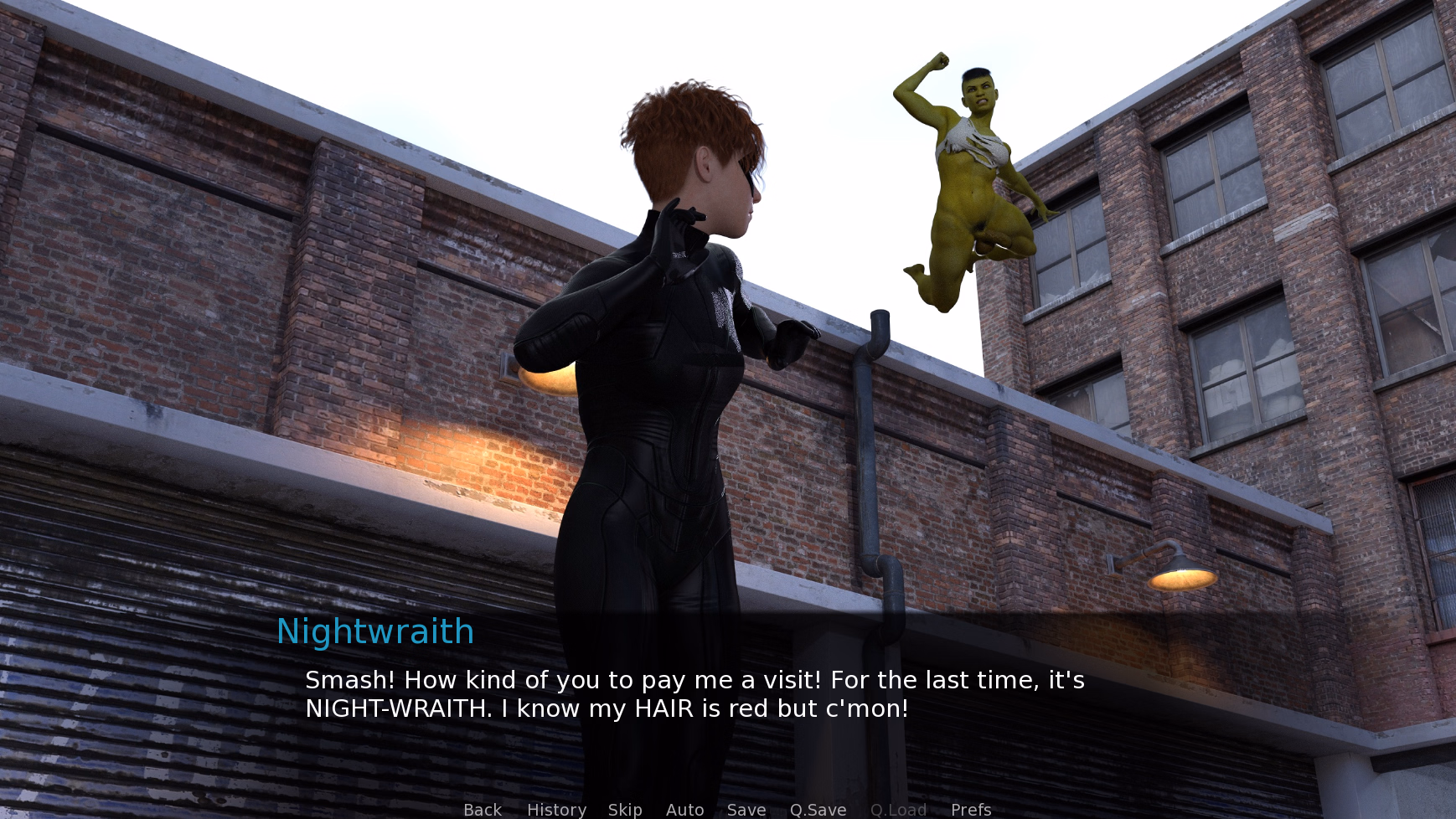This screenshot has width=1456, height=819.
Task: Disable Auto mode in the quick menu
Action: point(684,809)
